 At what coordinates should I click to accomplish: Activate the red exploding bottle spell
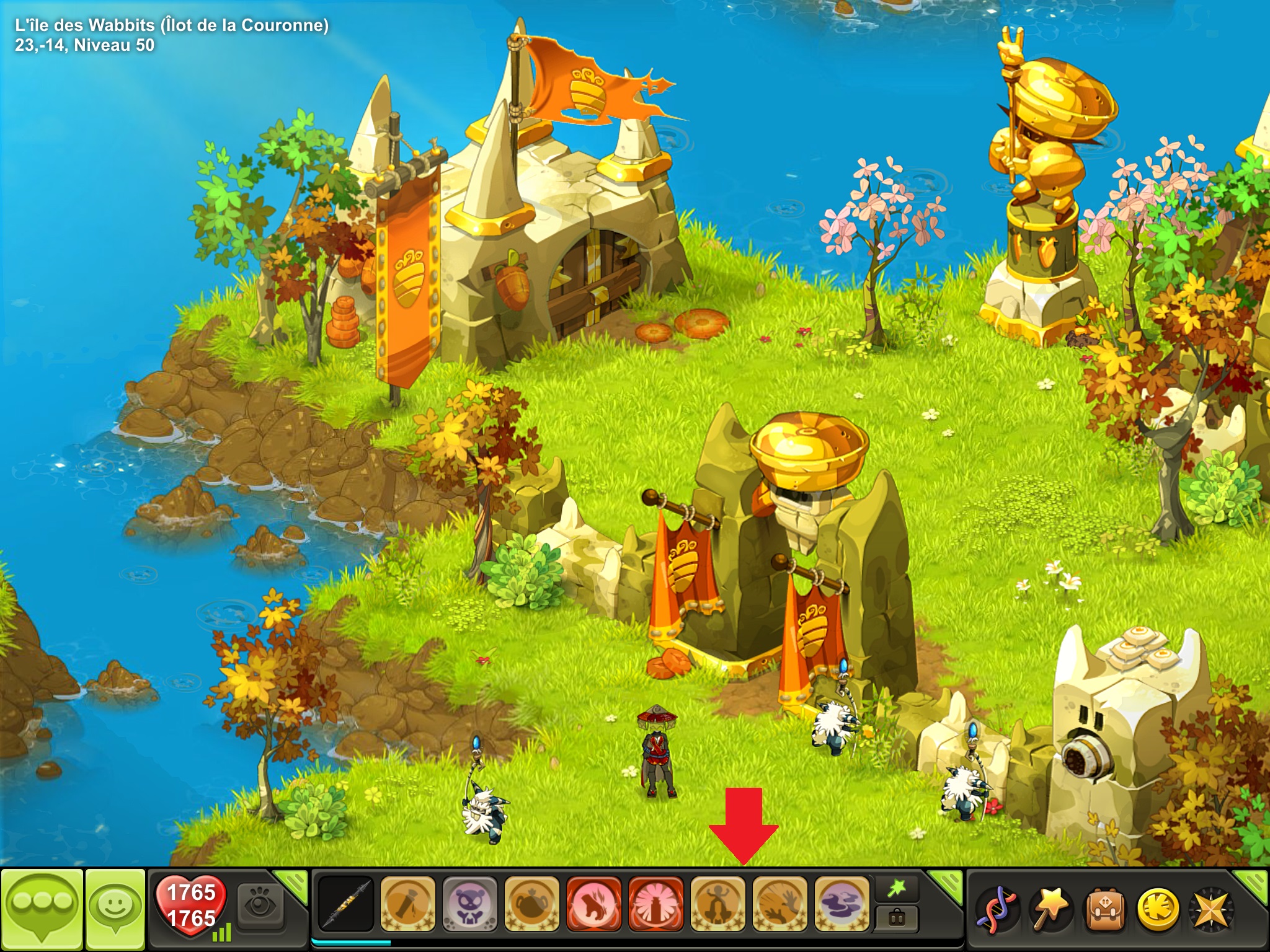(655, 904)
